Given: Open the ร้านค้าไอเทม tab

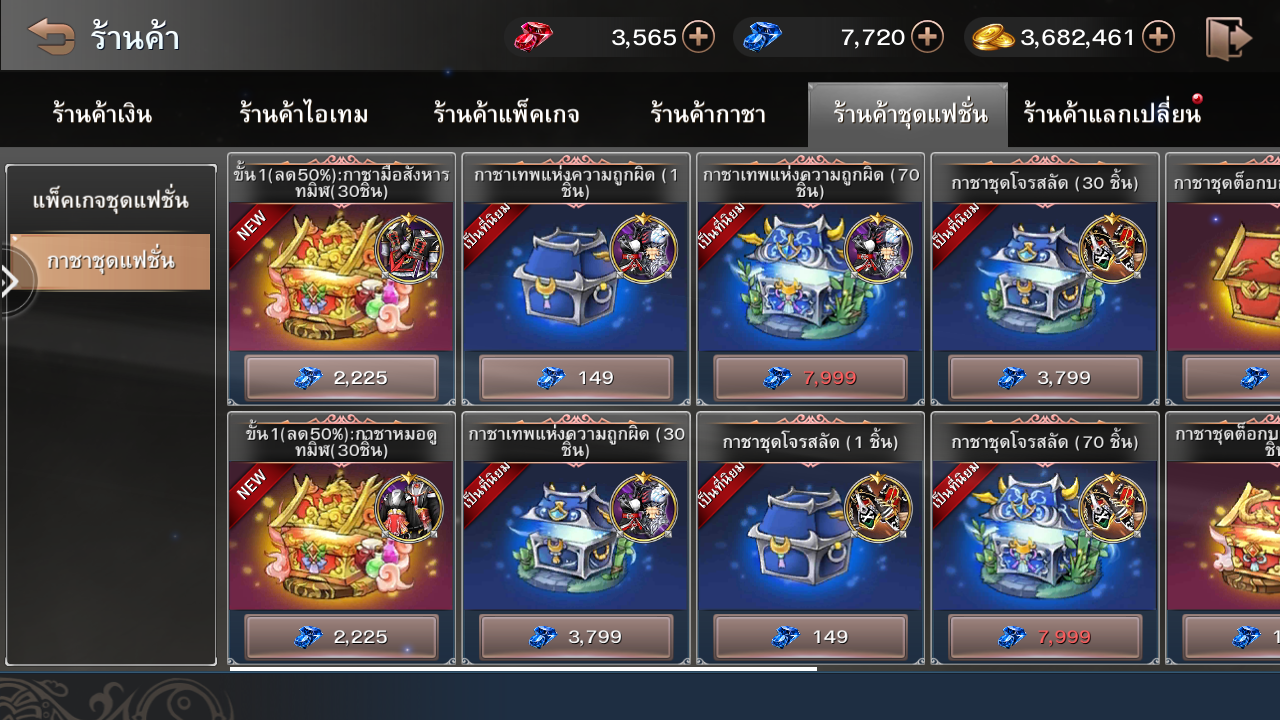Looking at the screenshot, I should coord(304,115).
